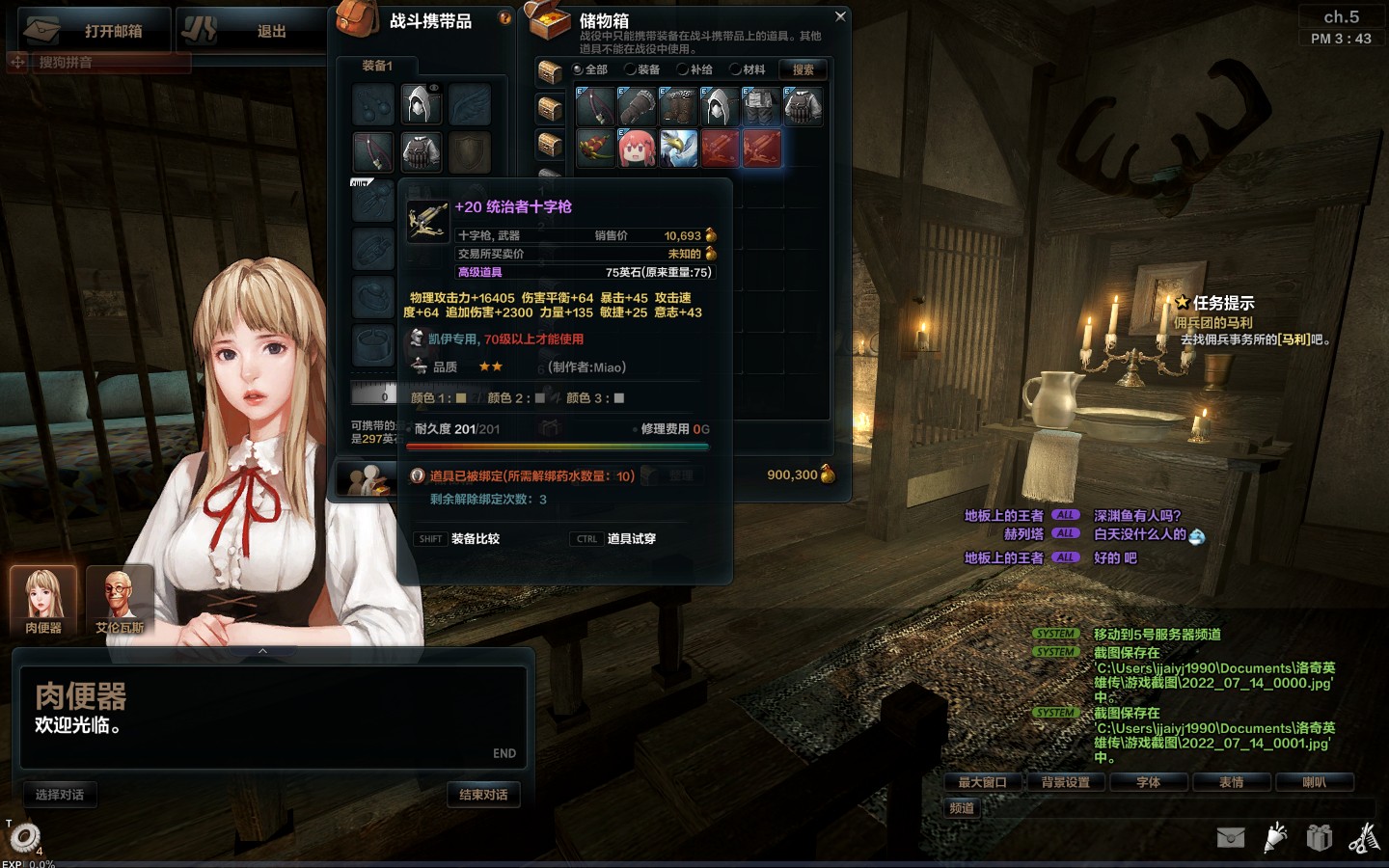
Task: Open the gift box icon
Action: pos(1320,837)
